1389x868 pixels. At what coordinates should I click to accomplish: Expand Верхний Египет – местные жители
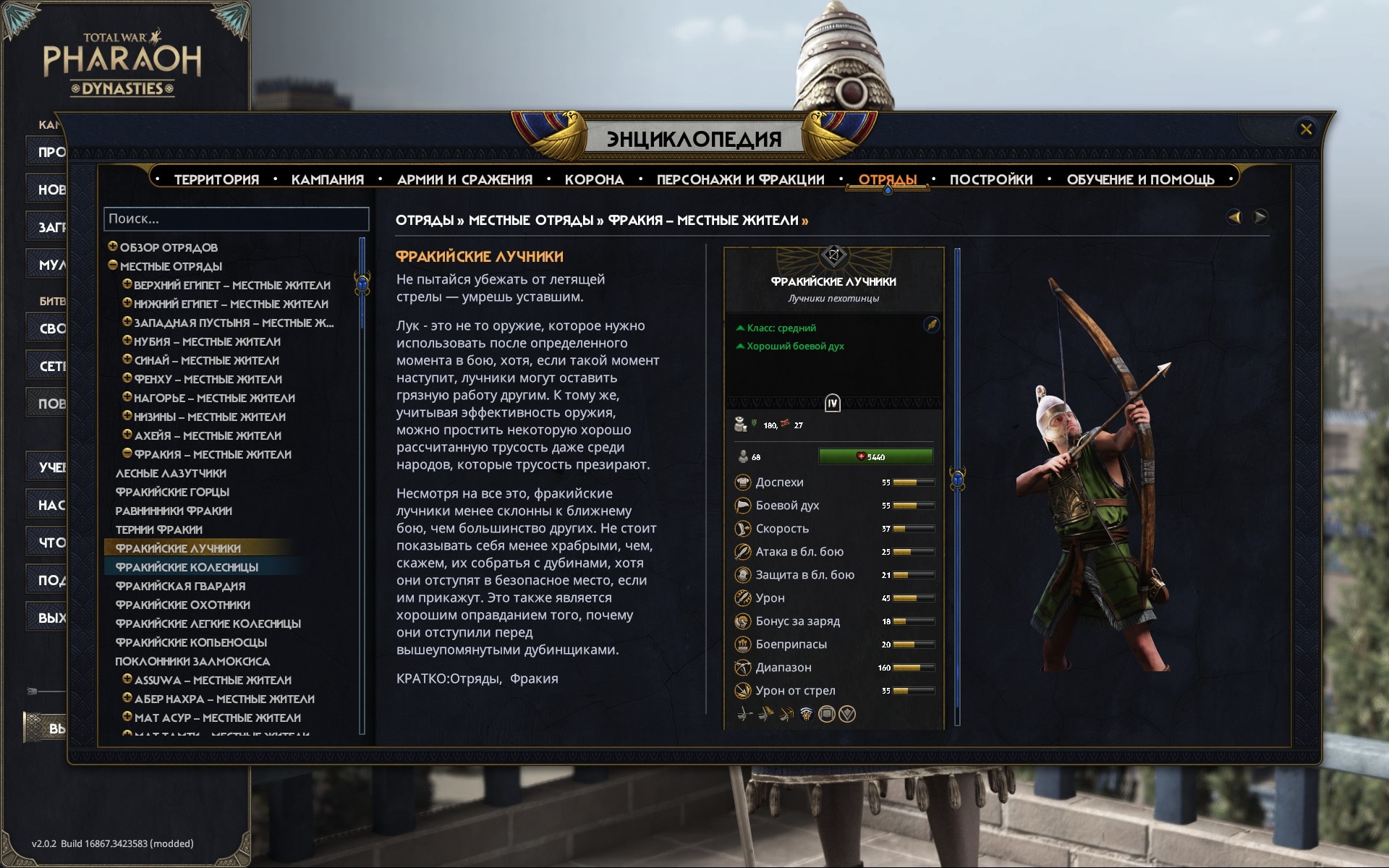(127, 284)
